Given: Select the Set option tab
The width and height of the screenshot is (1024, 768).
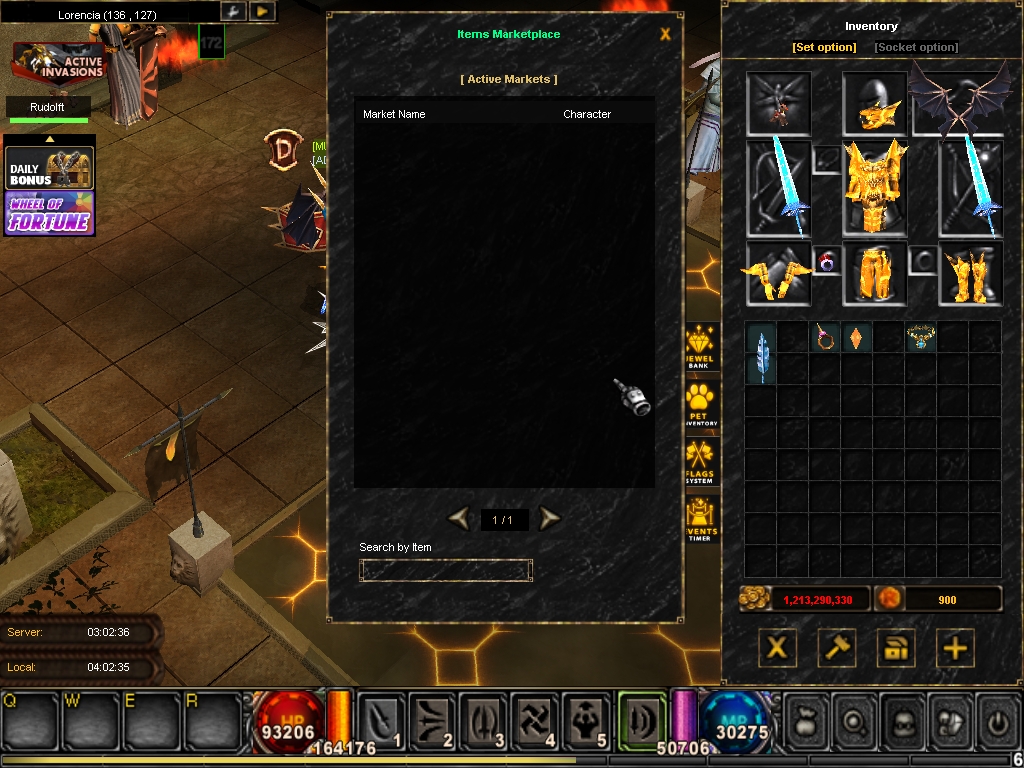Looking at the screenshot, I should tap(824, 47).
